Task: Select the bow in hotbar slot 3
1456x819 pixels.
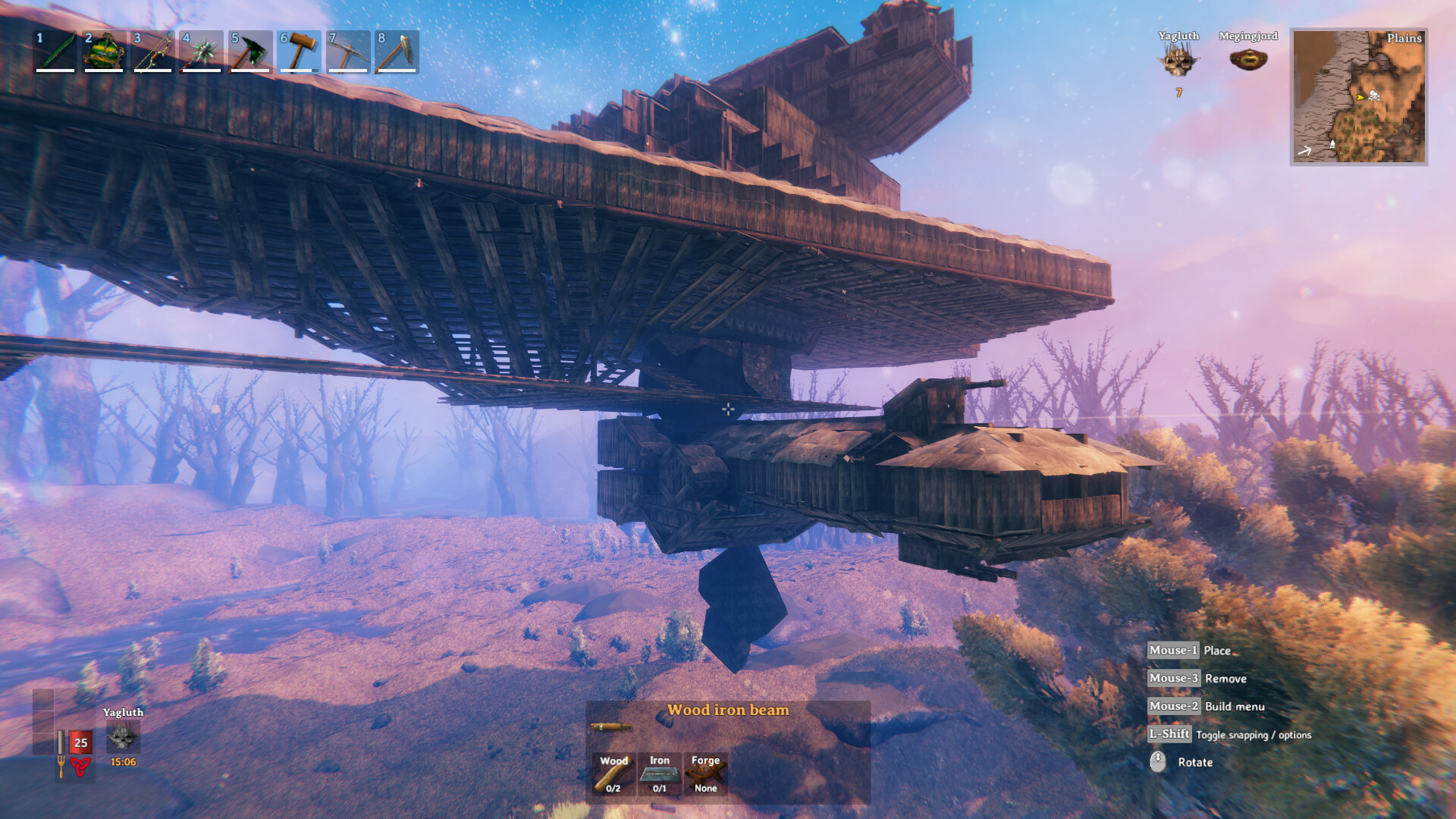Action: [x=152, y=52]
